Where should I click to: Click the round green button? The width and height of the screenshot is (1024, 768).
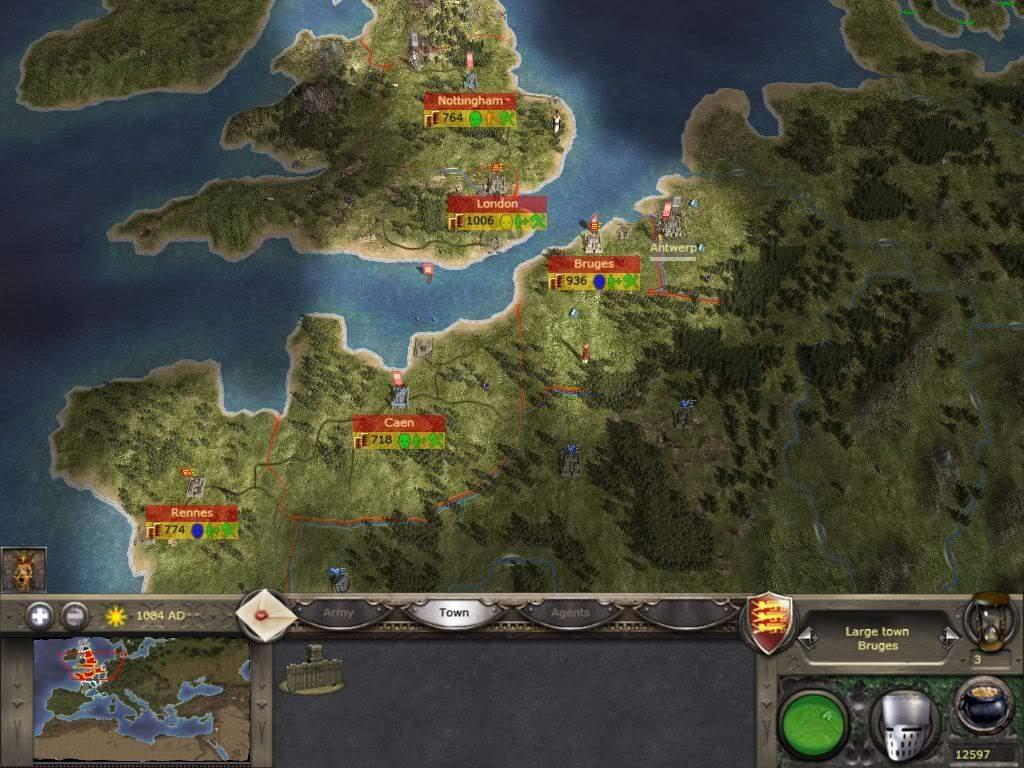click(812, 718)
